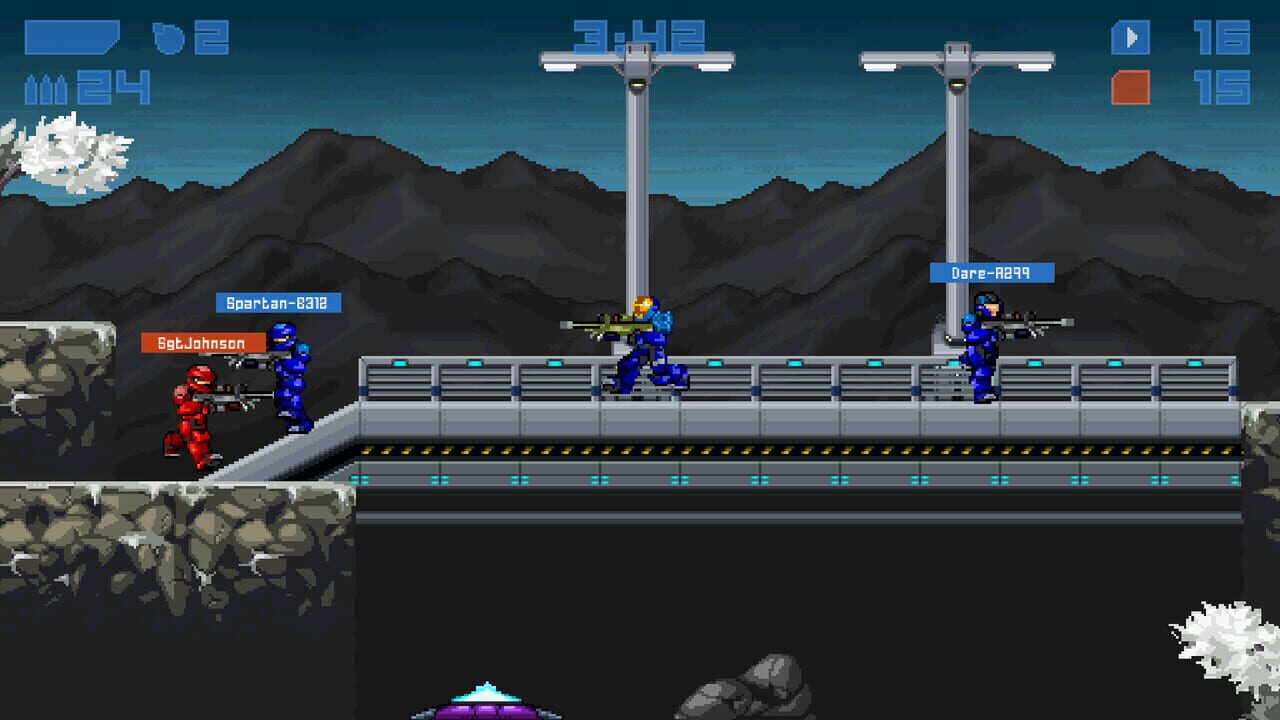1280x720 pixels.
Task: Click the weapon magazine icon top-left
Action: pyautogui.click(x=70, y=38)
